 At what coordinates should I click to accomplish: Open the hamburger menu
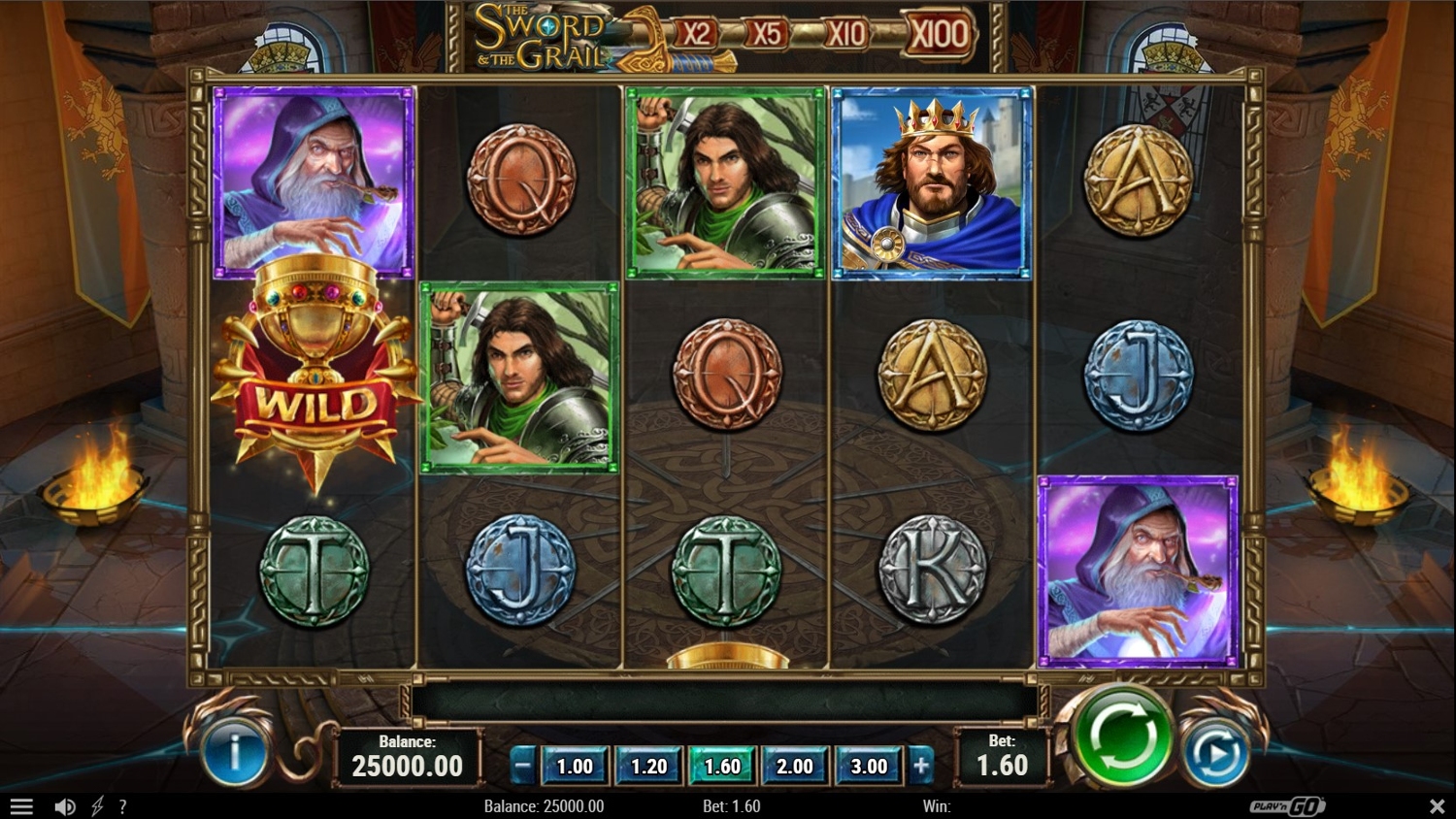point(21,806)
